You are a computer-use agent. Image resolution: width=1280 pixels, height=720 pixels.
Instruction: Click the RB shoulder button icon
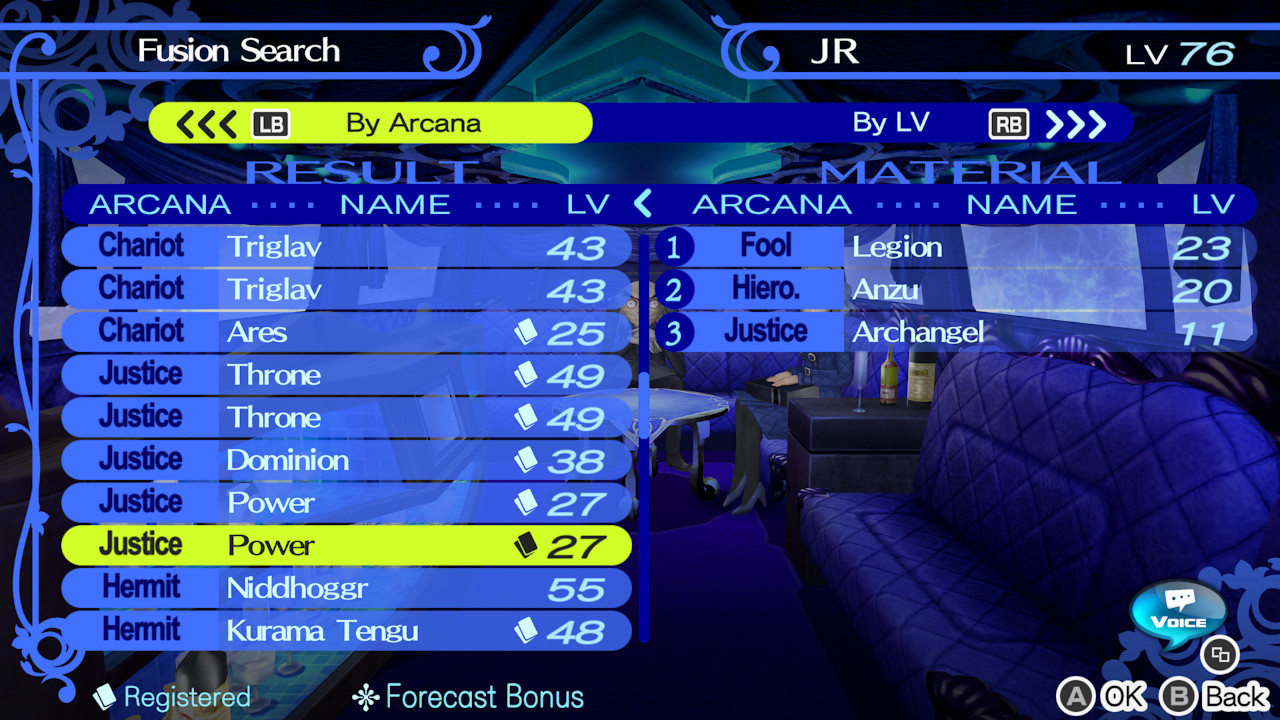(1009, 123)
